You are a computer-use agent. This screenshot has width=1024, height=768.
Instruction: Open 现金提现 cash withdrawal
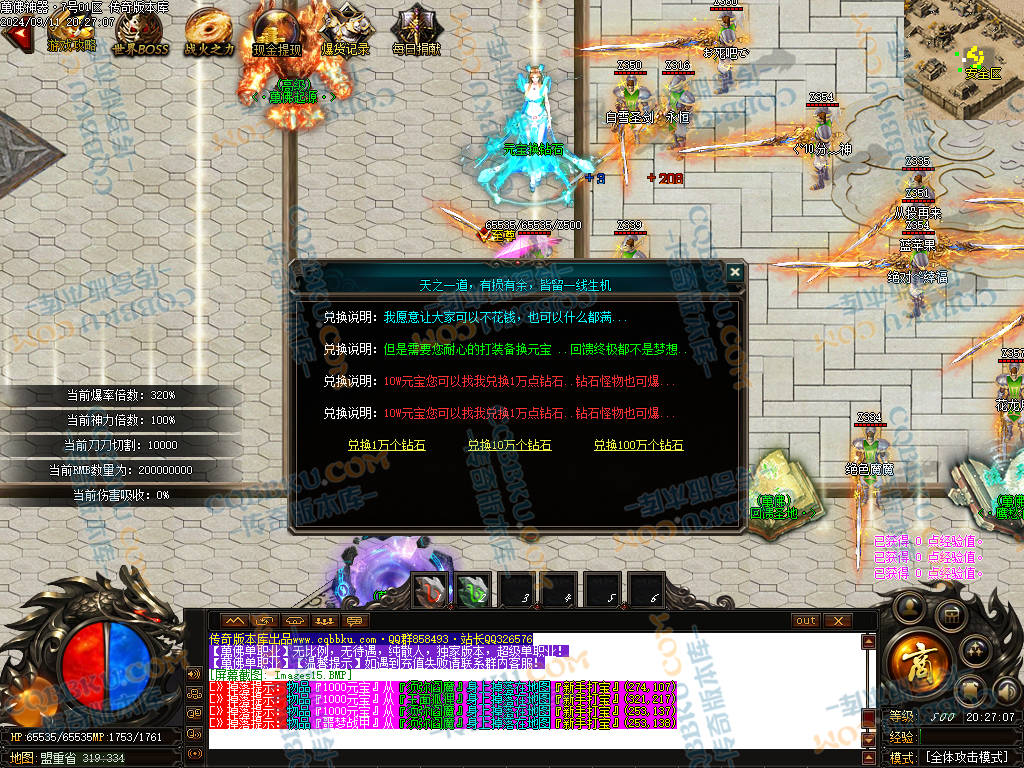click(276, 30)
